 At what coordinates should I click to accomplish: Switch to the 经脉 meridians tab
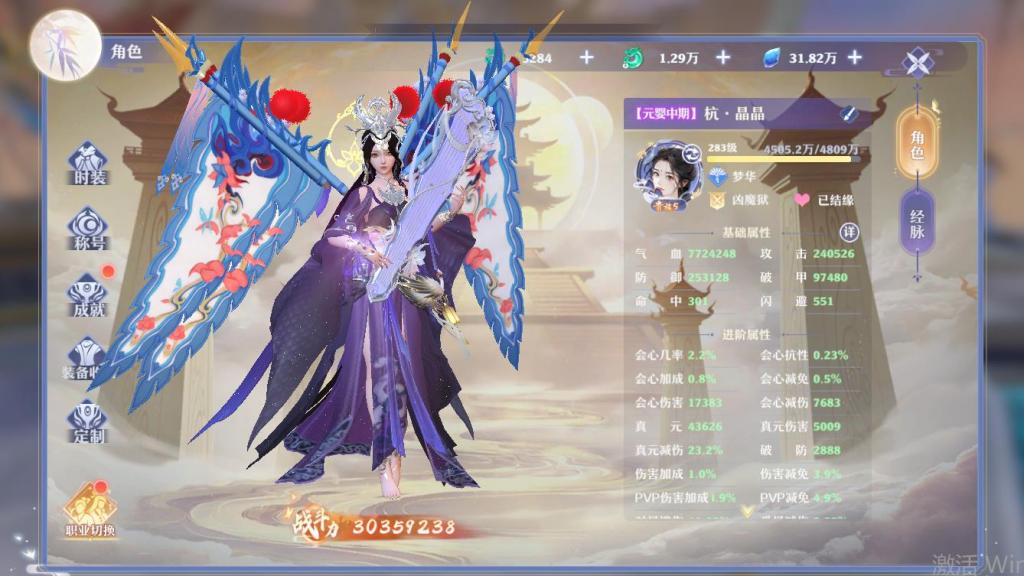point(917,229)
